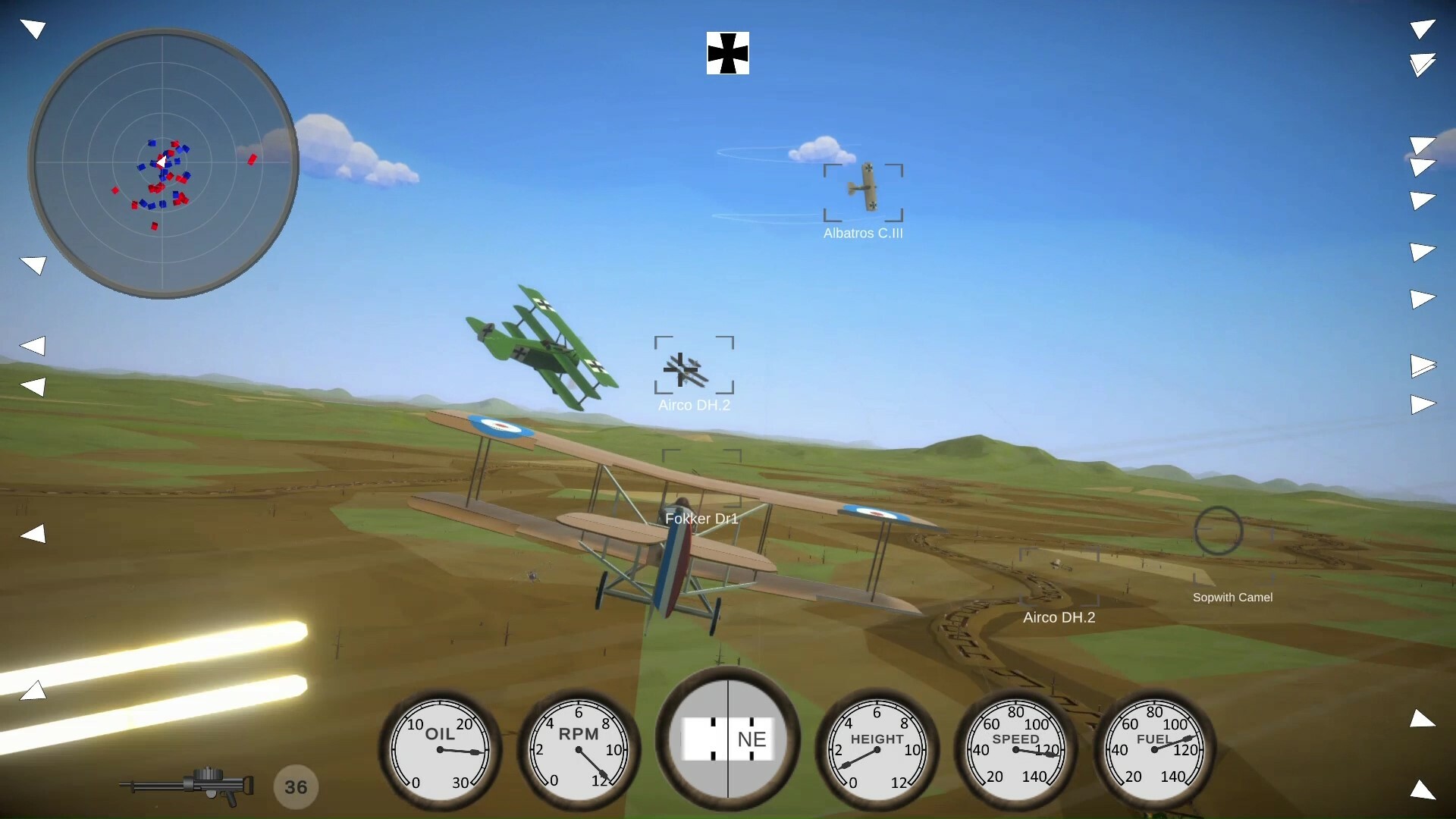Open the NE compass instrument
The width and height of the screenshot is (1456, 819).
point(728,739)
